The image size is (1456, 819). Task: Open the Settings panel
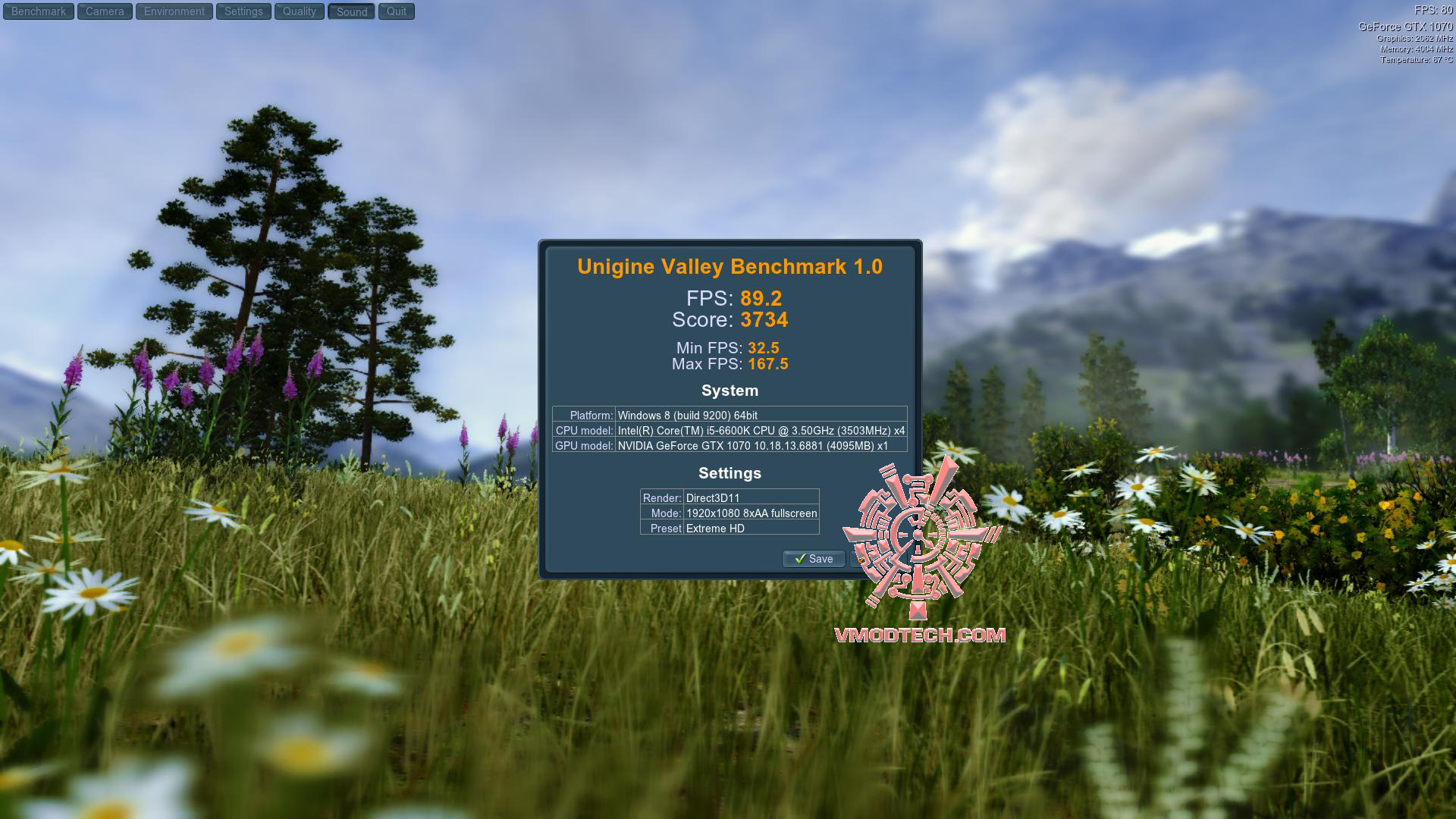tap(243, 11)
